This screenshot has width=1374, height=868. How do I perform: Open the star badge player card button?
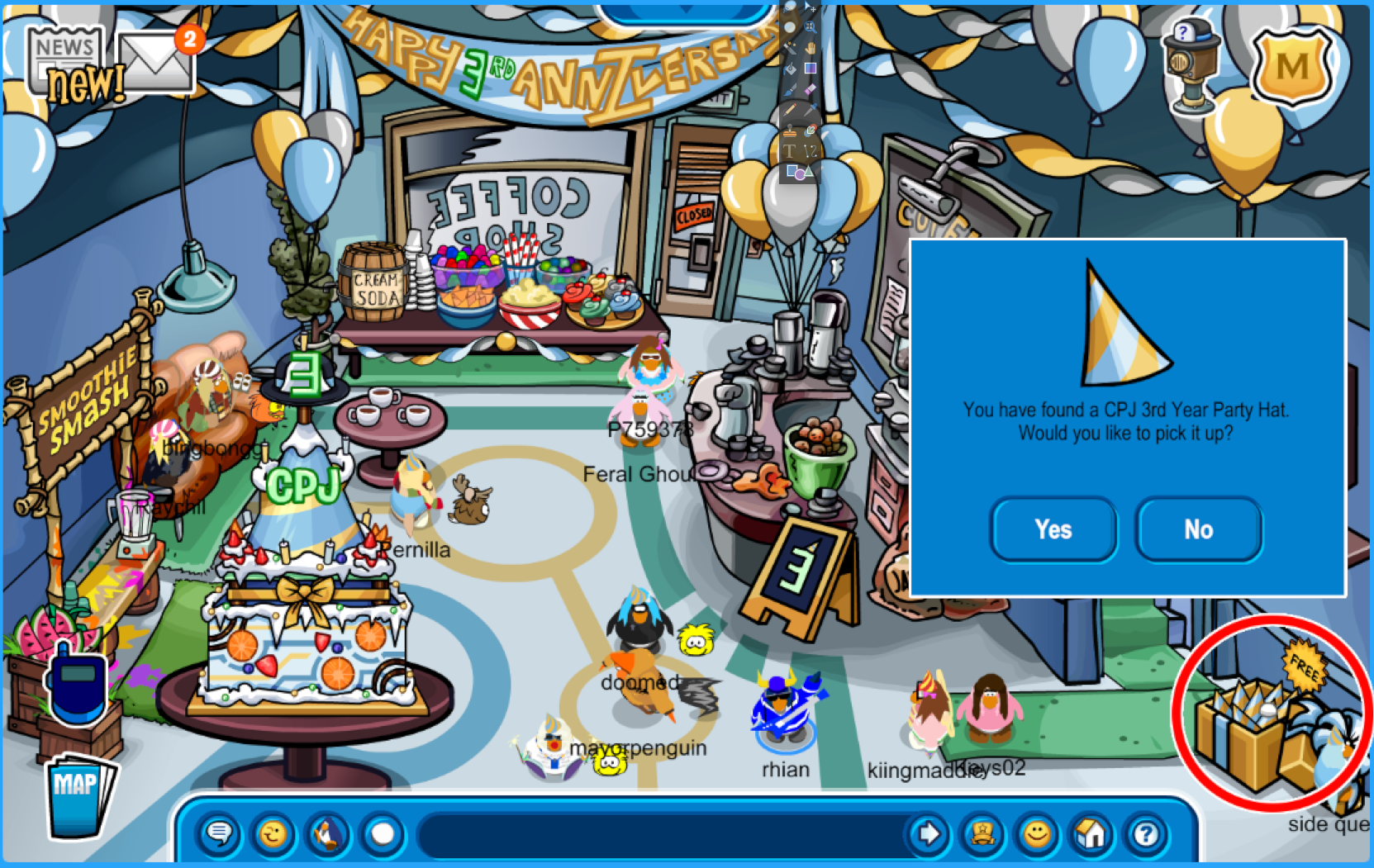point(982,834)
